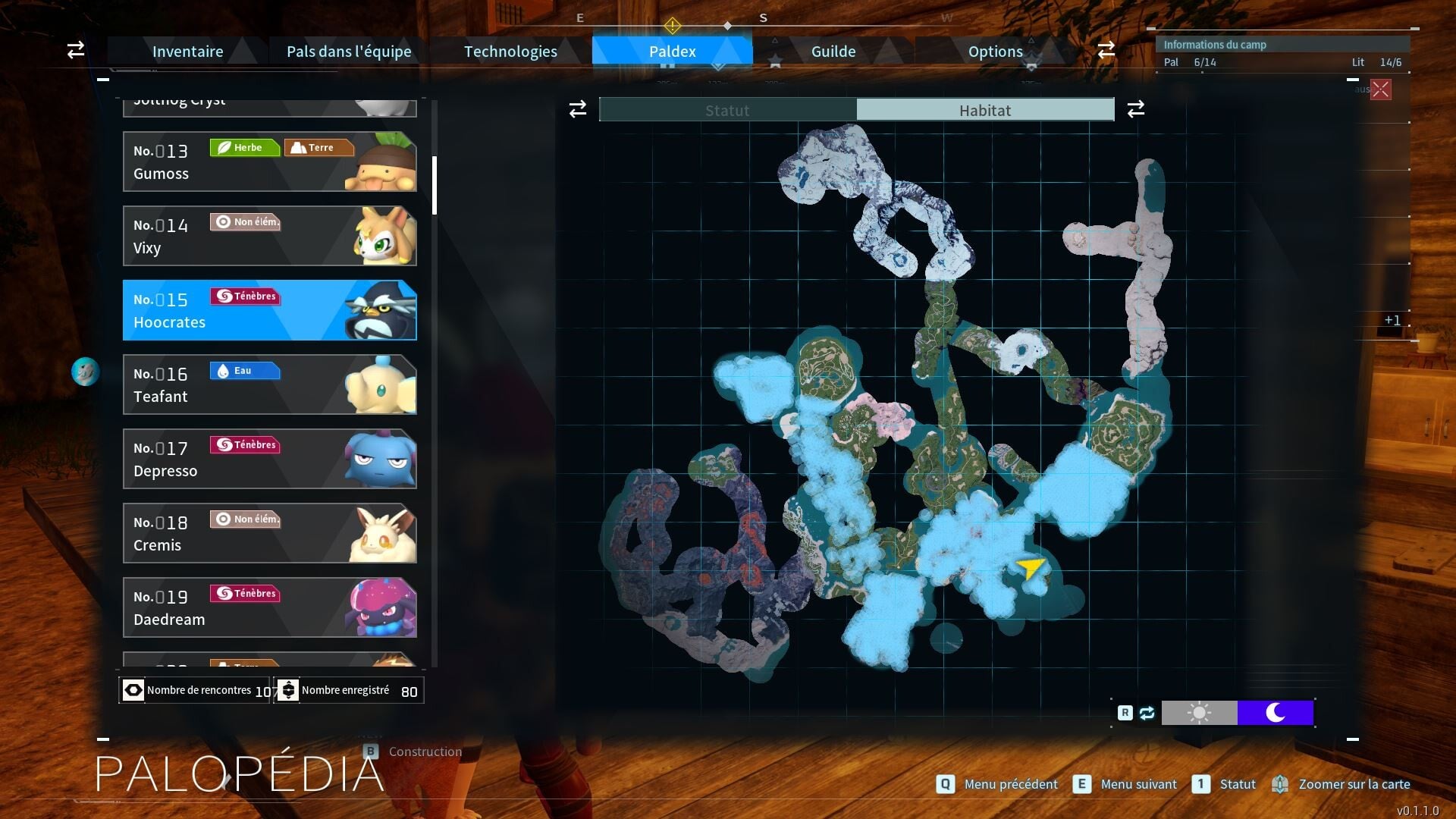The width and height of the screenshot is (1456, 819).
Task: Open the Cremis entry
Action: [269, 533]
